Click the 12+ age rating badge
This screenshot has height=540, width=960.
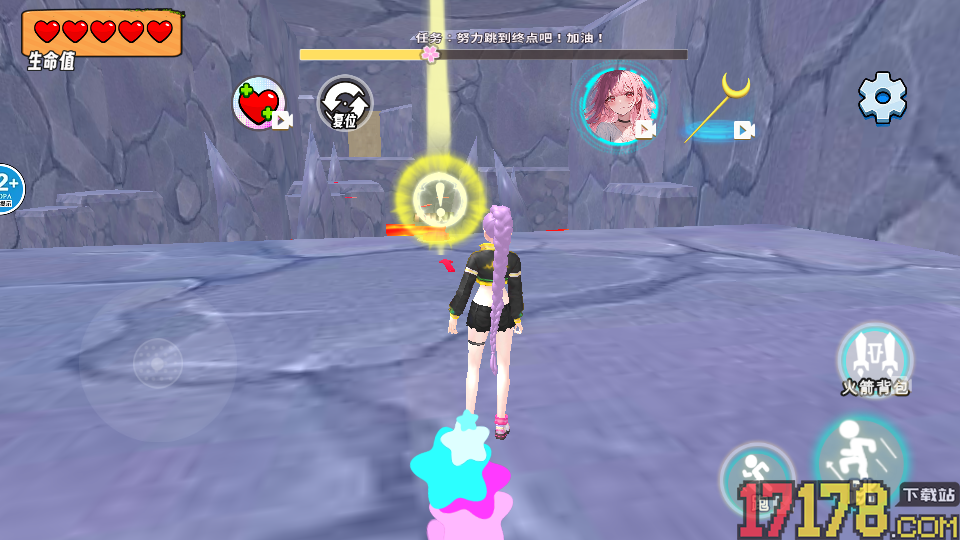[8, 187]
